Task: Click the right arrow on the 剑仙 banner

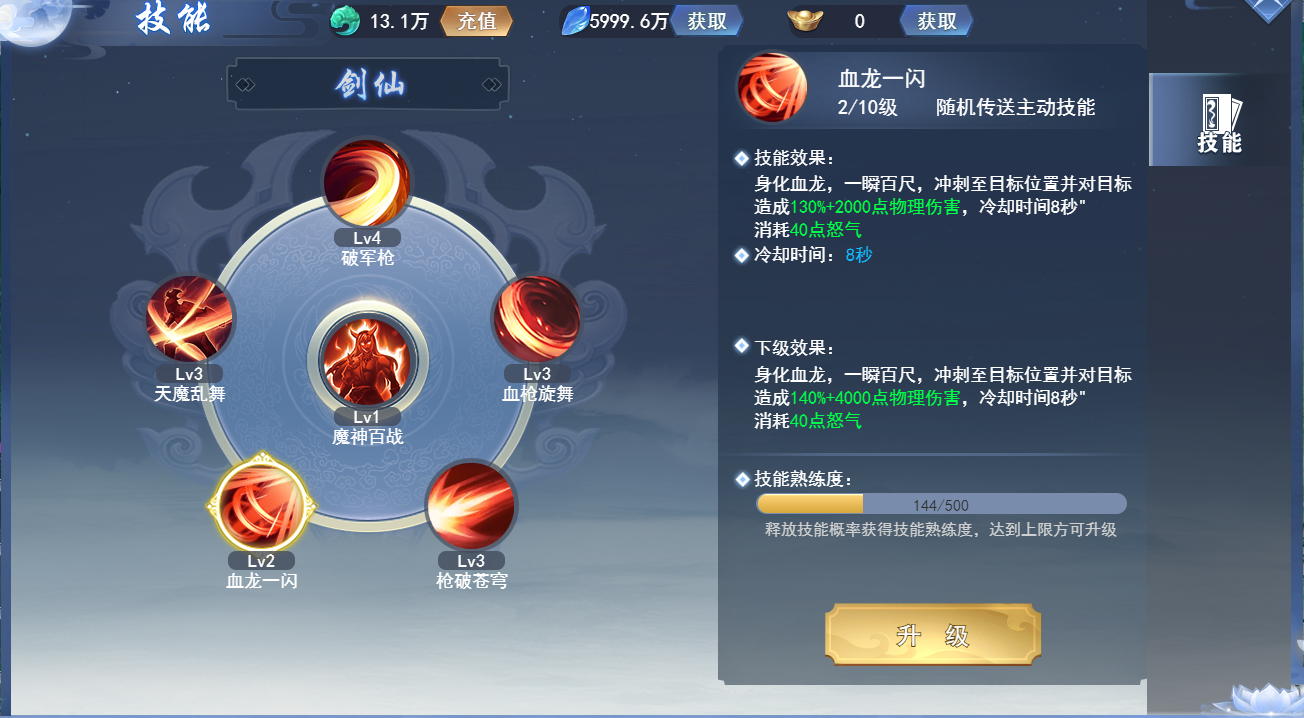Action: tap(491, 85)
